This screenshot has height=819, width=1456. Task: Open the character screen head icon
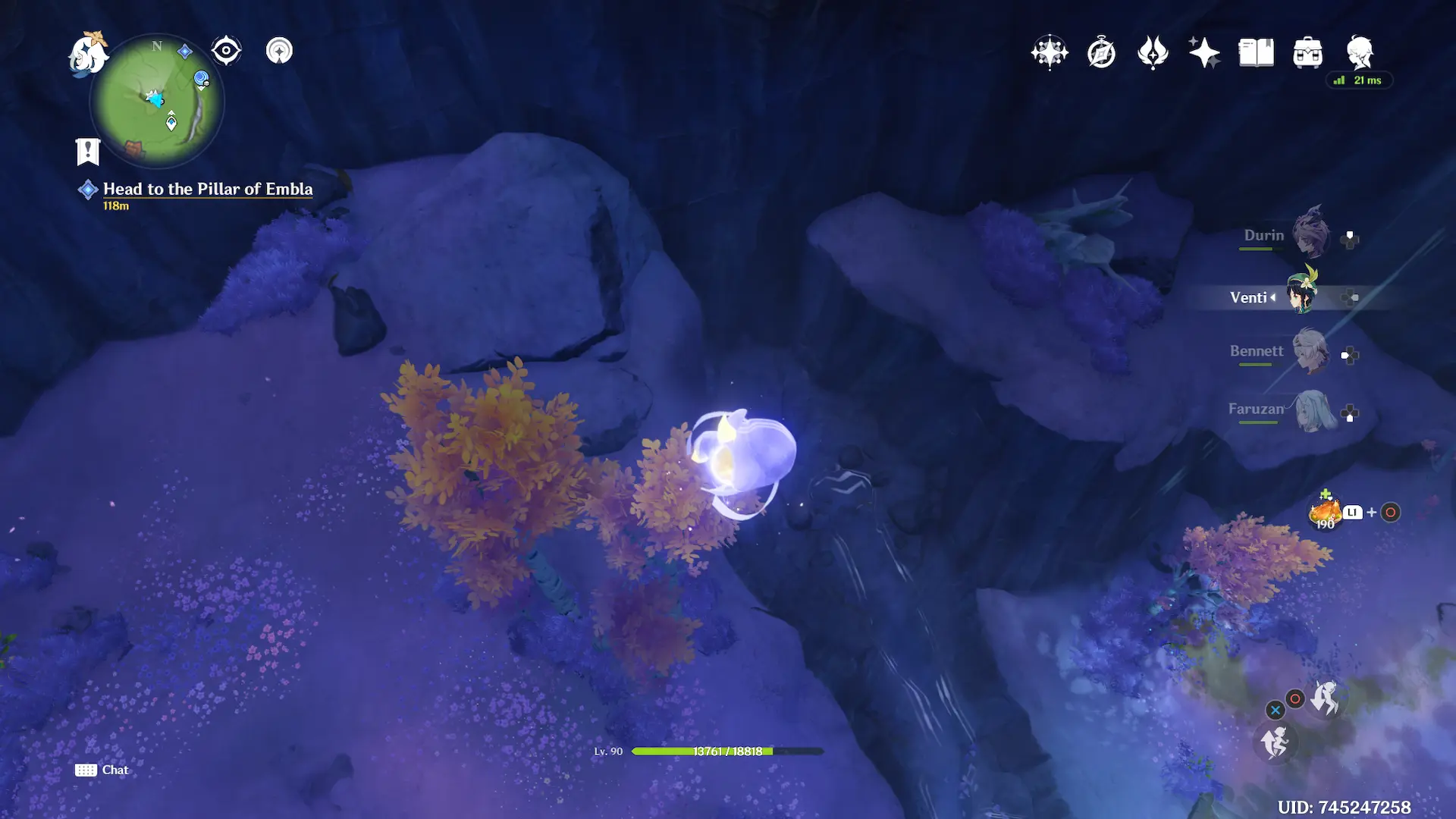click(1360, 52)
